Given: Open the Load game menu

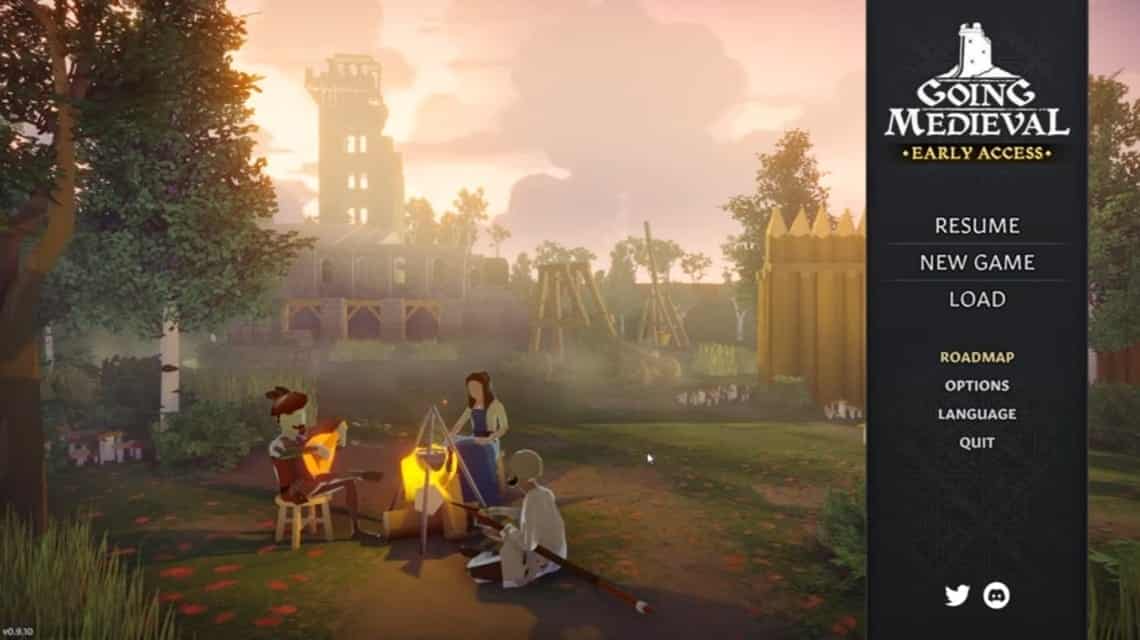Looking at the screenshot, I should 977,299.
